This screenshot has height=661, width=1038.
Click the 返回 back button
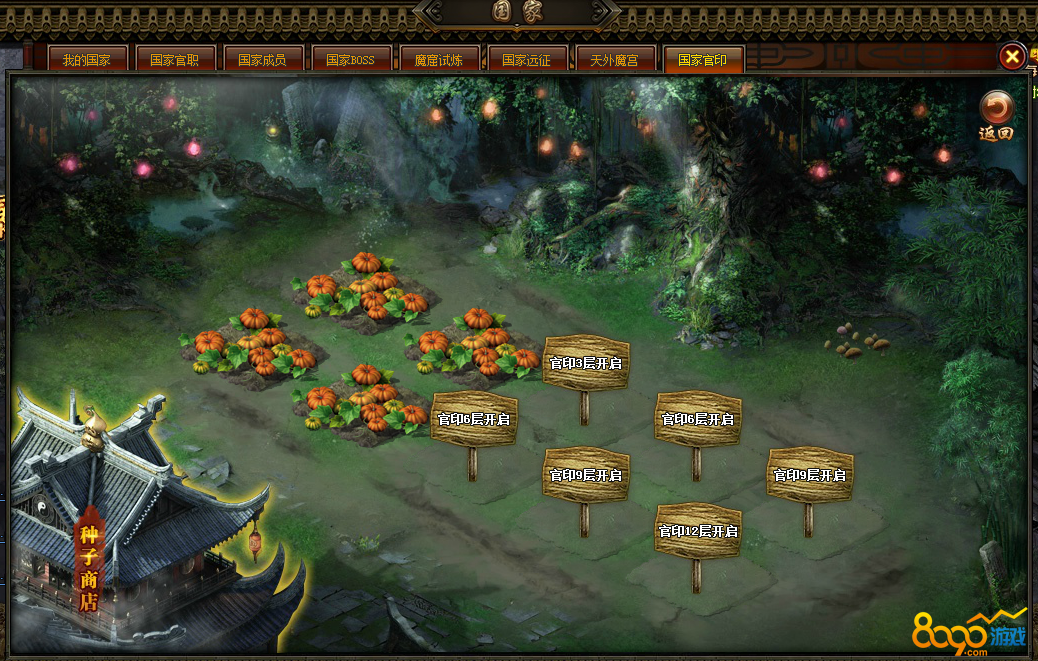click(x=996, y=116)
